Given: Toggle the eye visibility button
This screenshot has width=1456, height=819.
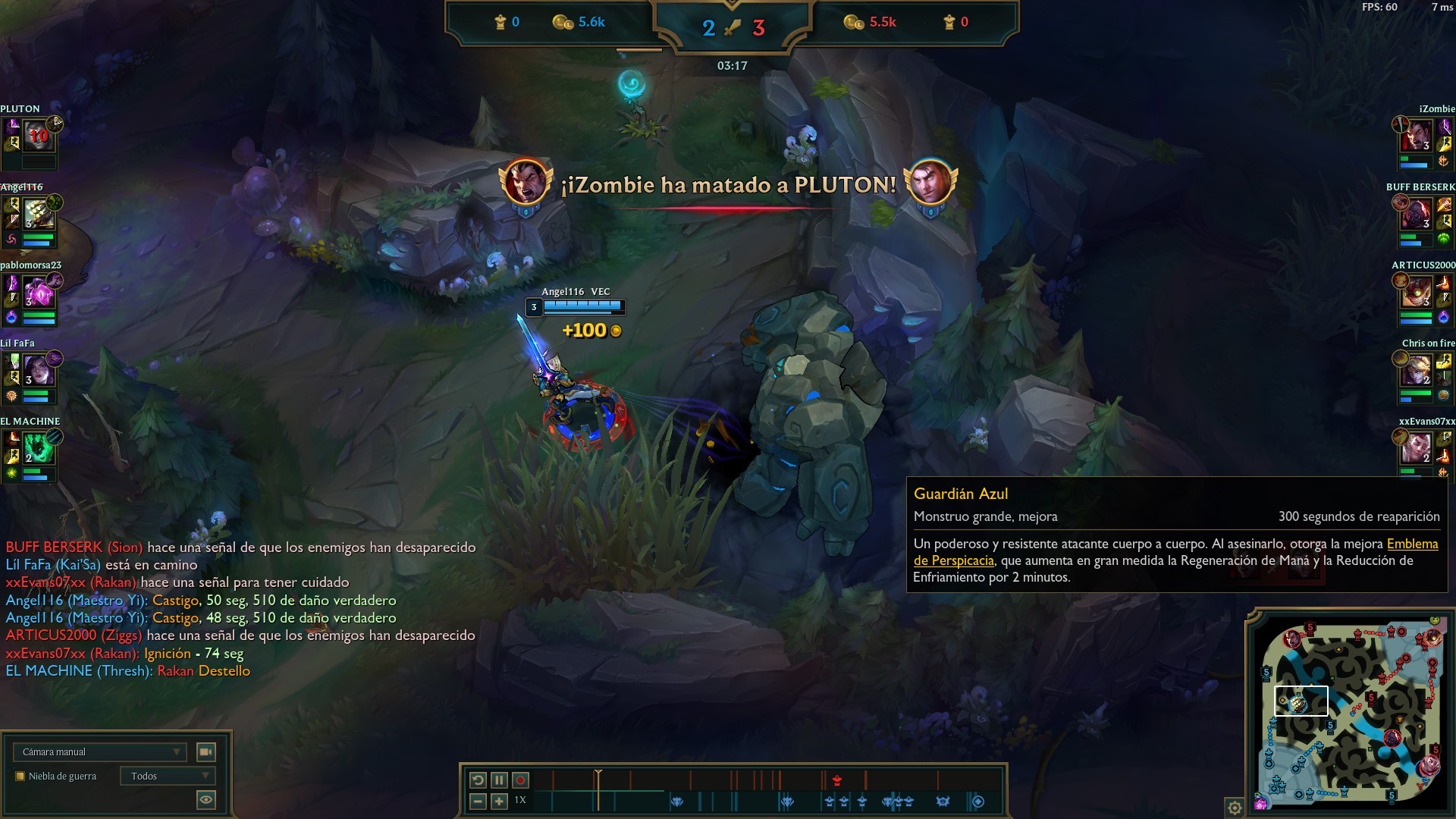Looking at the screenshot, I should pyautogui.click(x=206, y=799).
